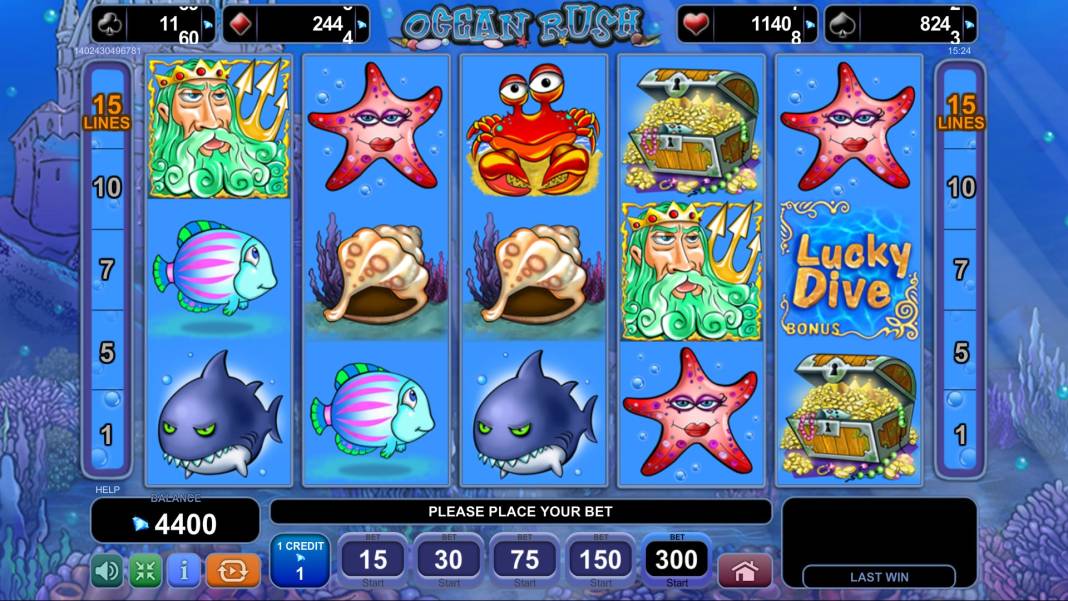The image size is (1068, 601).
Task: Open the info paytable button
Action: point(183,571)
